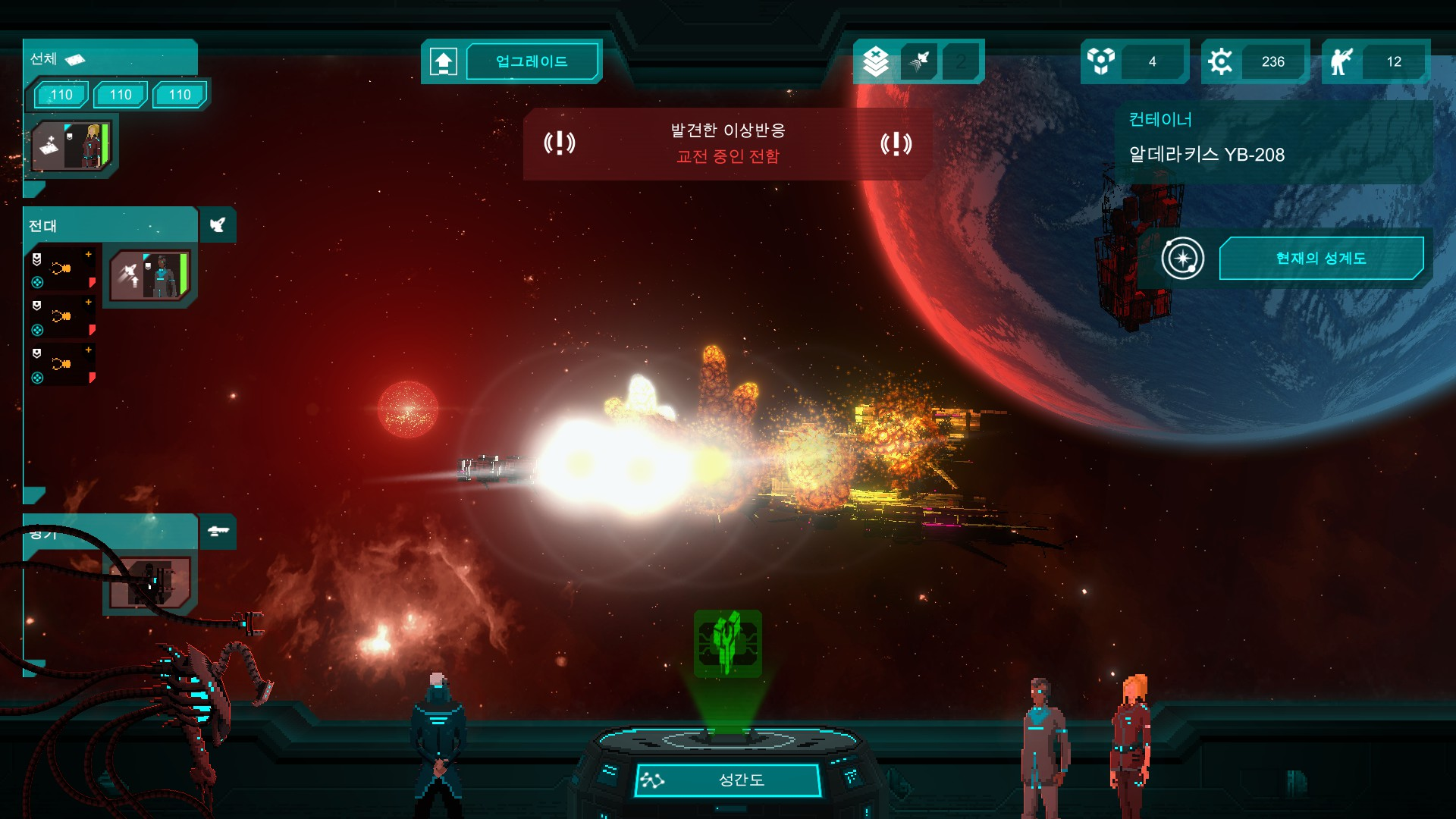Open the 선체 hull crew portrait card
The height and width of the screenshot is (819, 1456).
point(73,146)
